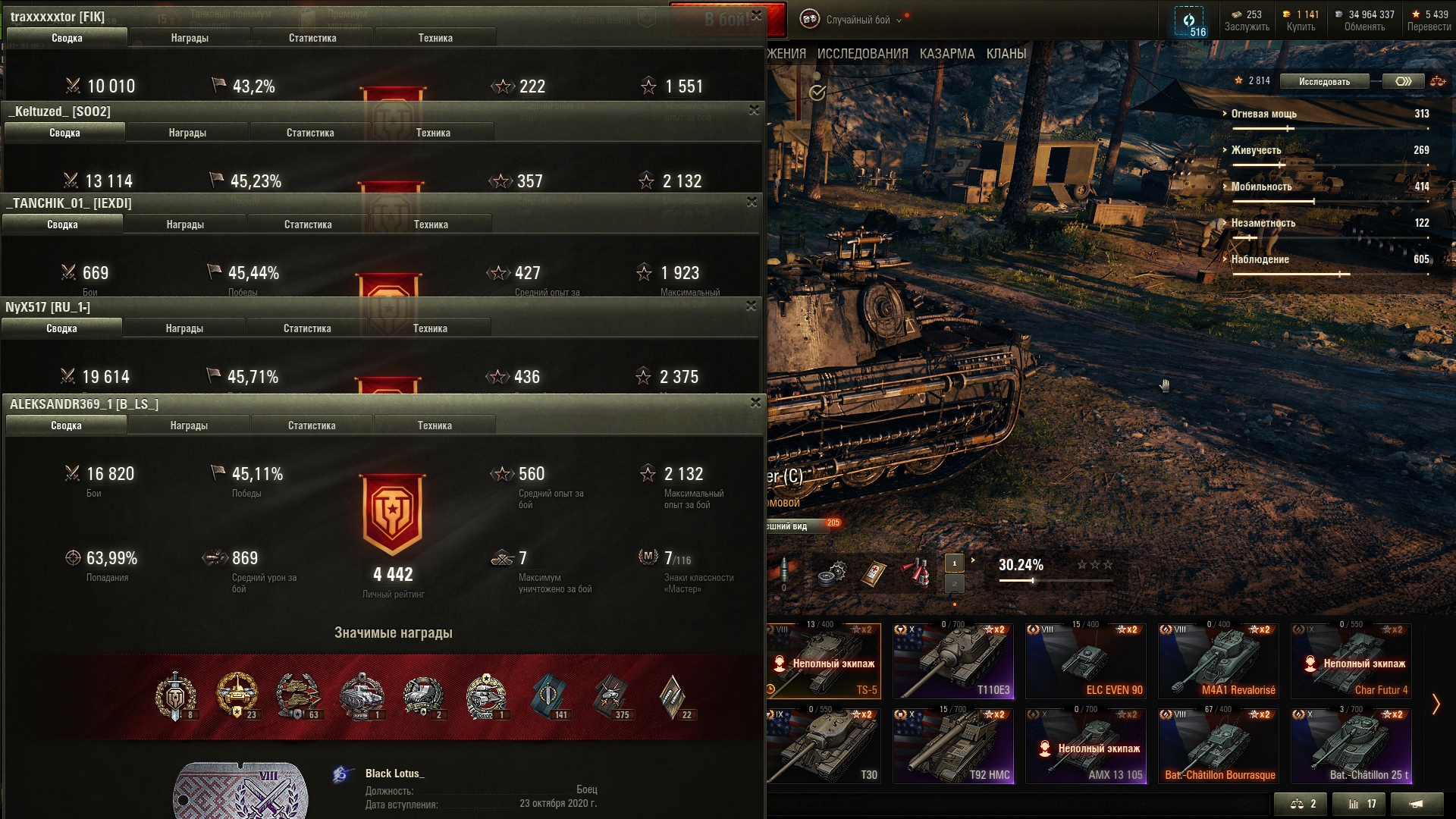Show Техника tab for ALEKSANDR369_1
This screenshot has height=819, width=1456.
[435, 425]
